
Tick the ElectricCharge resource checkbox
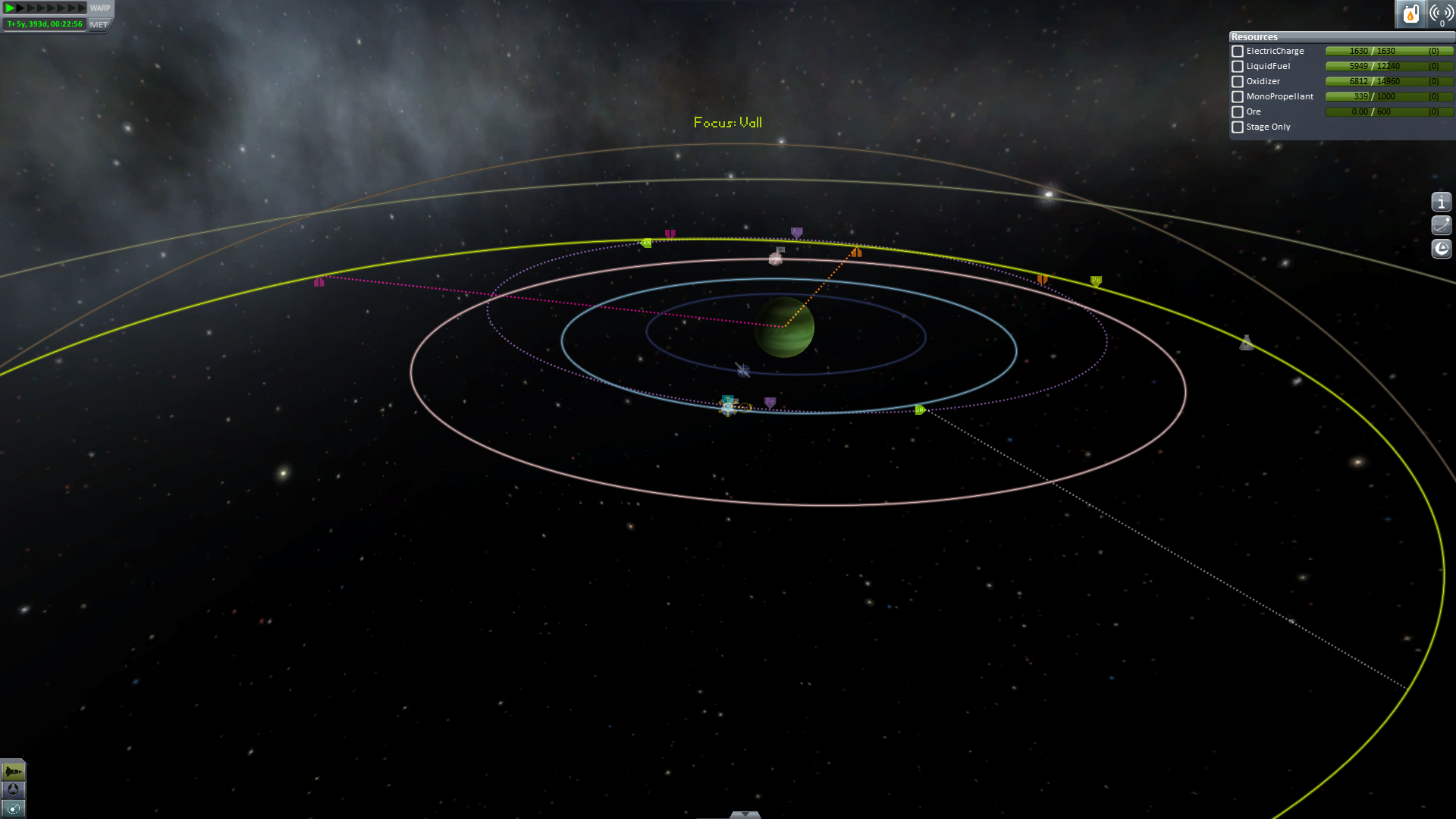tap(1238, 52)
